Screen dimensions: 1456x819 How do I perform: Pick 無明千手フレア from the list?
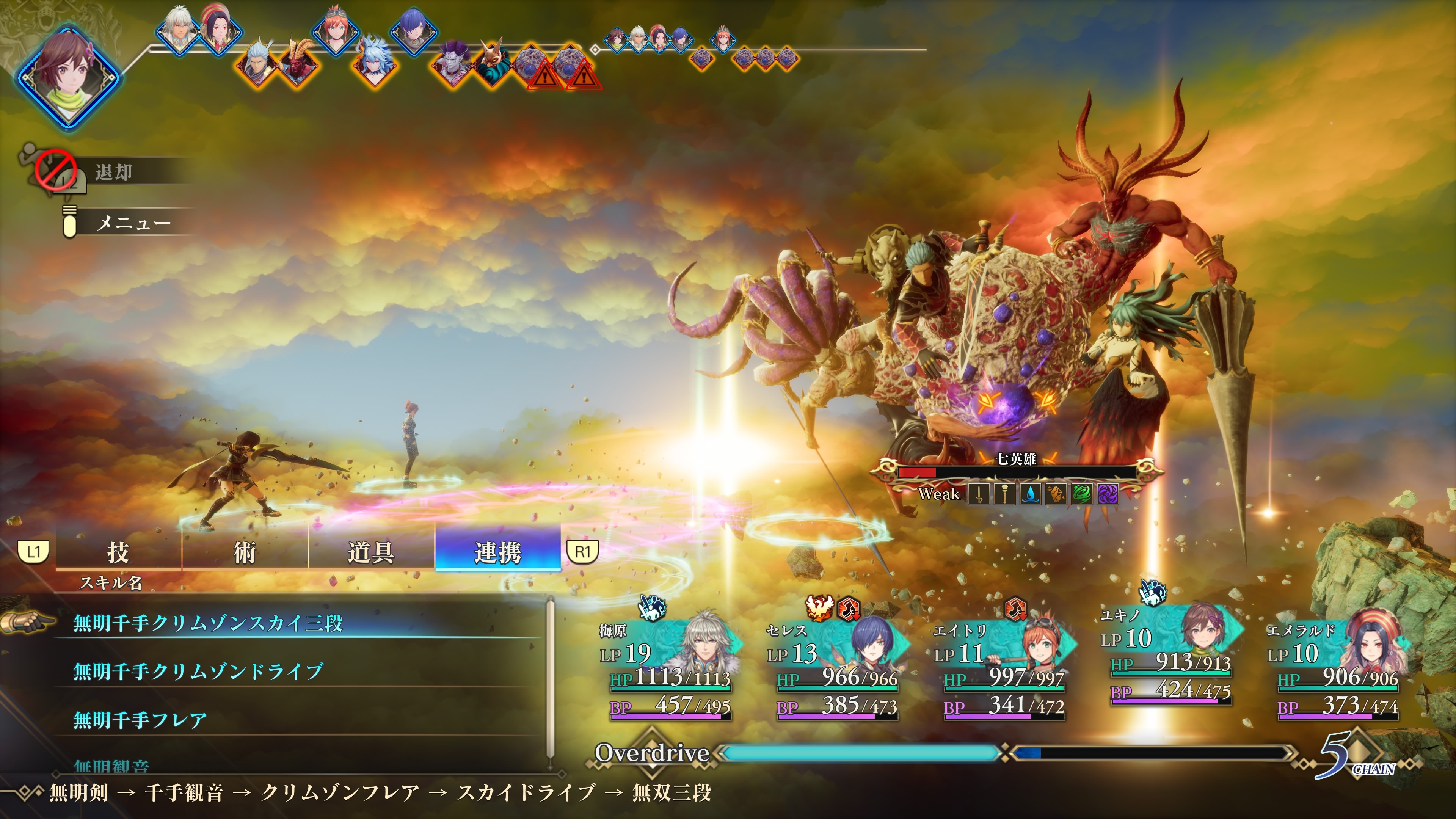140,720
